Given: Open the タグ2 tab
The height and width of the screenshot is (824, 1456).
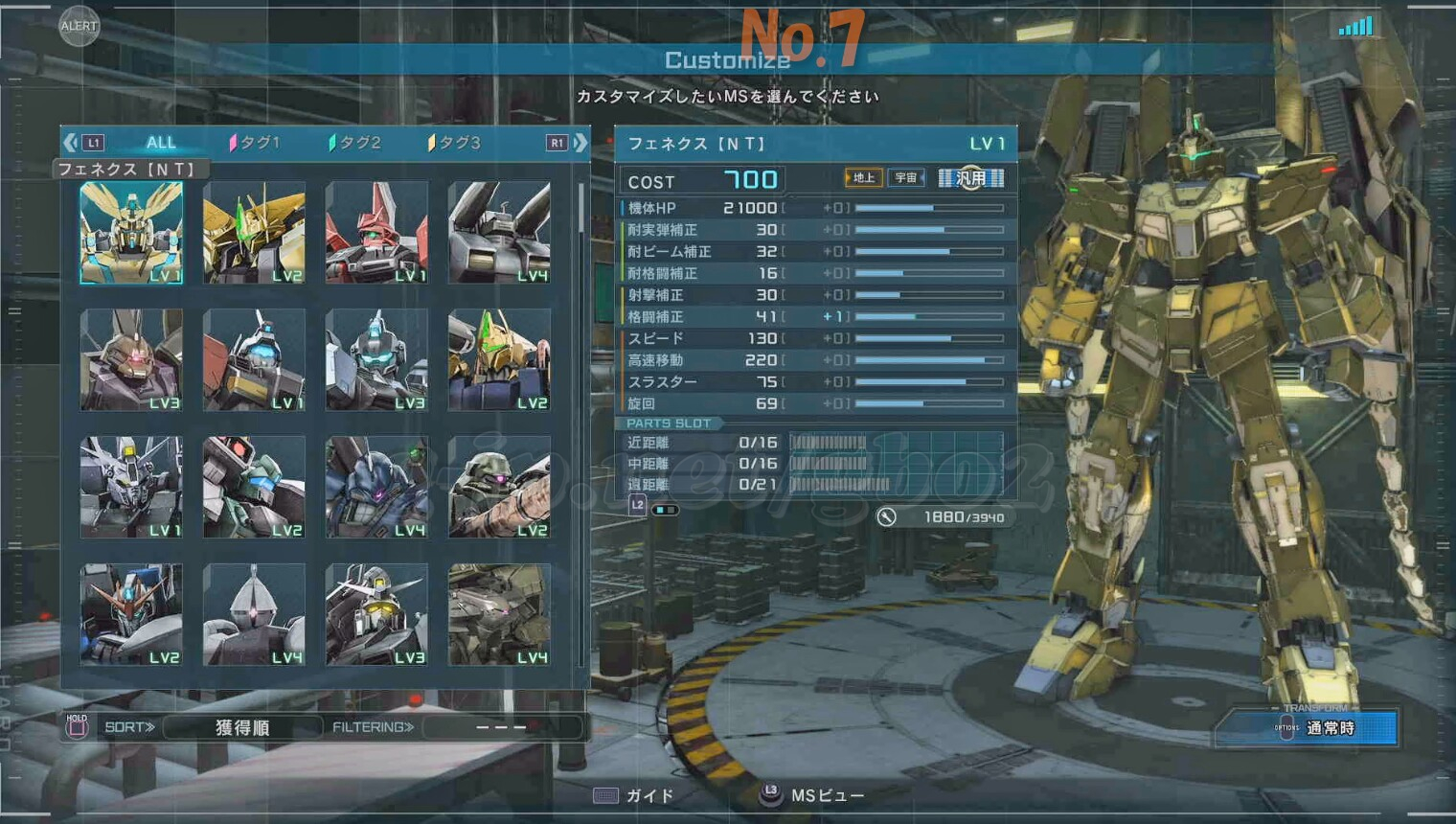Looking at the screenshot, I should point(355,143).
